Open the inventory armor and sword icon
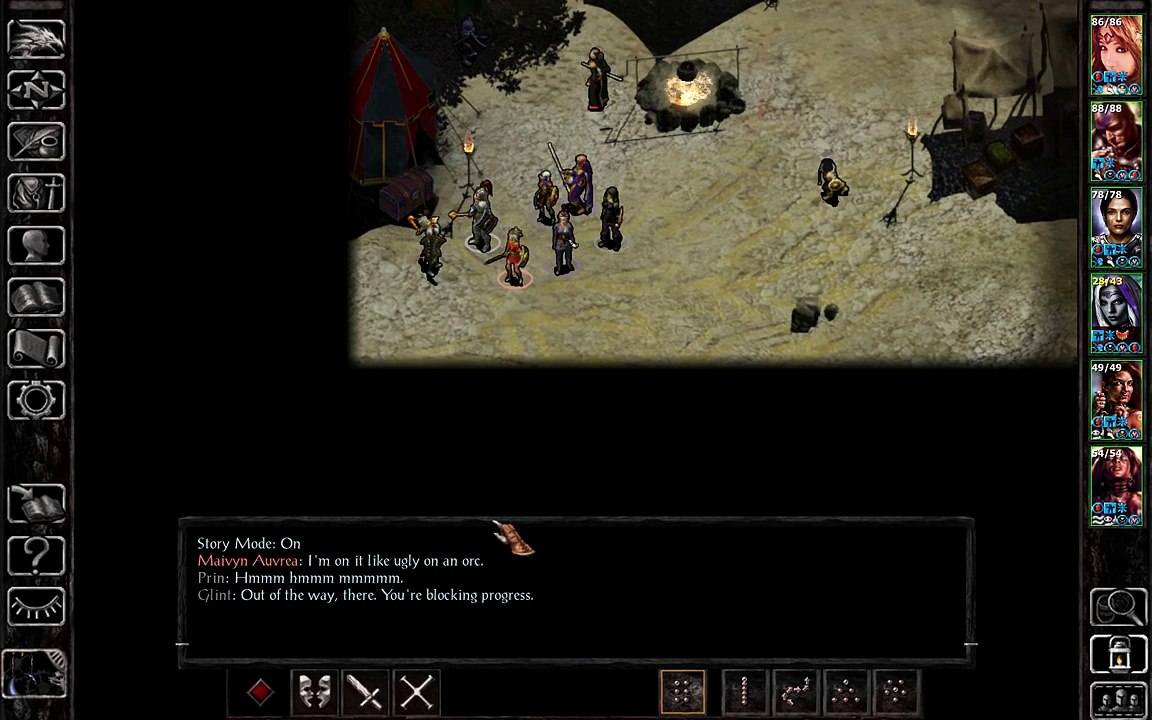 (36, 194)
